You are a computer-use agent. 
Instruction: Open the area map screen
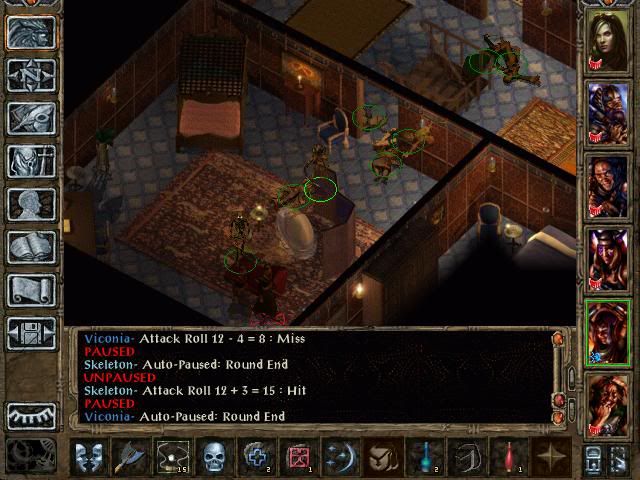tap(32, 75)
